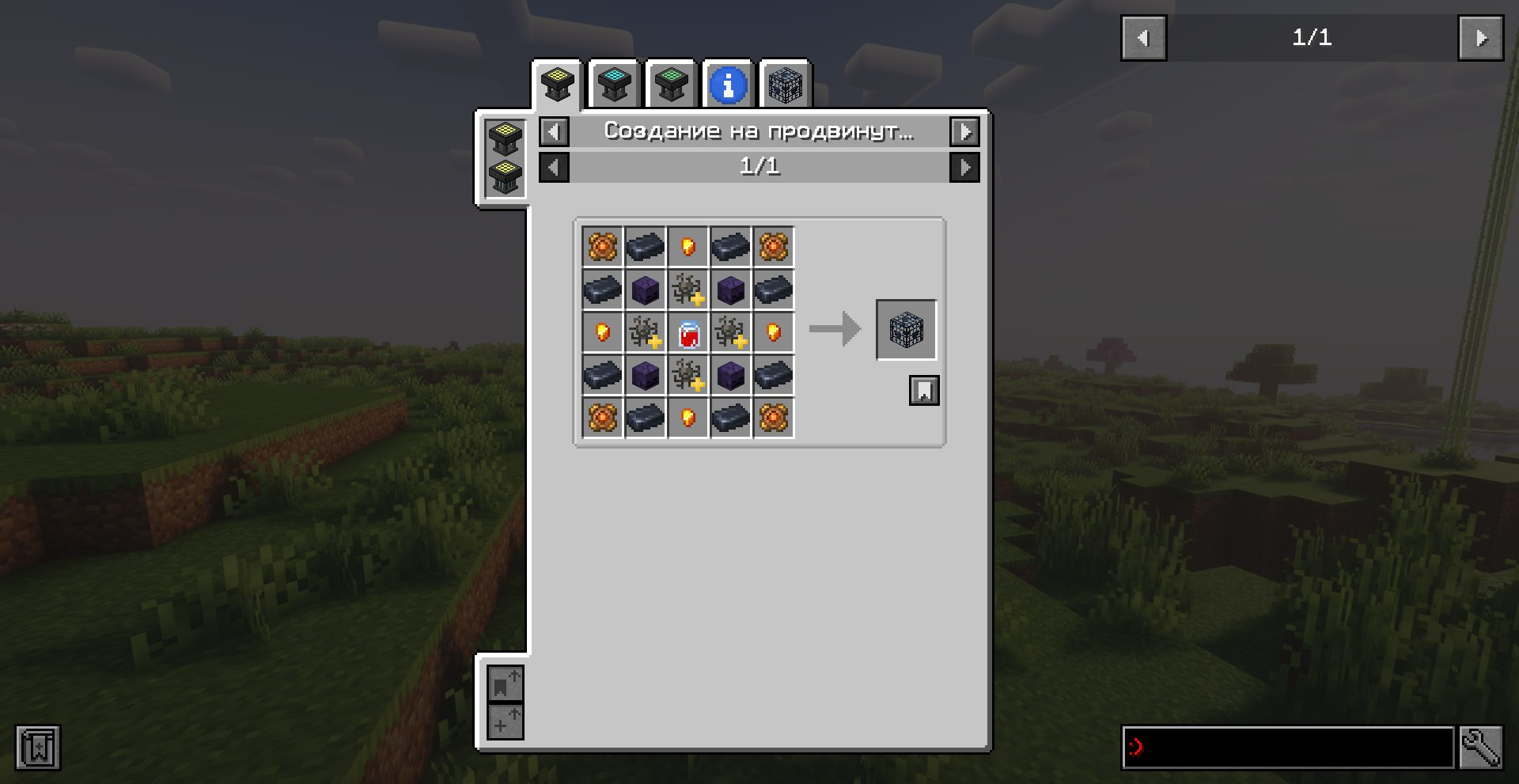Go to previous recipe category

[x=554, y=131]
